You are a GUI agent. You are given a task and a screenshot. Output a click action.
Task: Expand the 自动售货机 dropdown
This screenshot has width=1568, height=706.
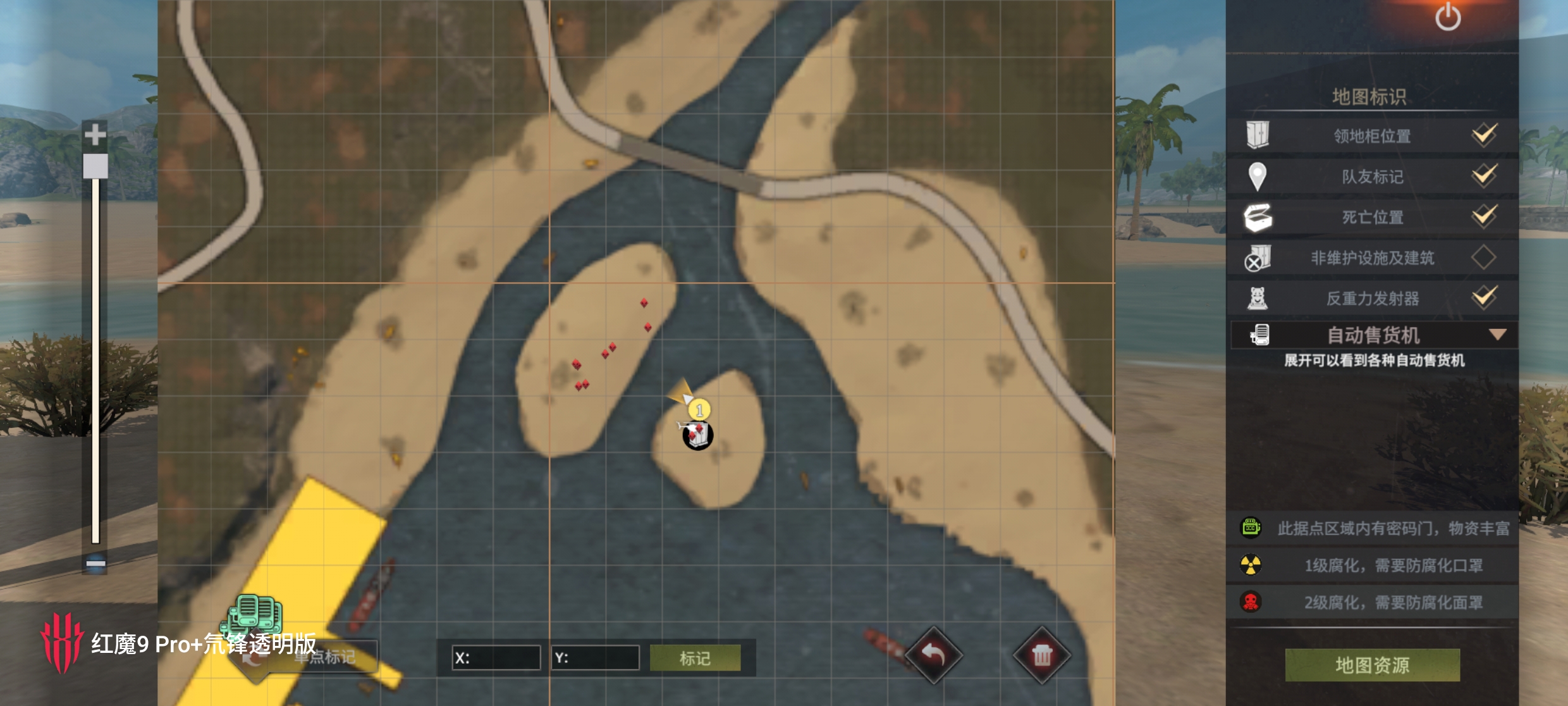point(1497,334)
